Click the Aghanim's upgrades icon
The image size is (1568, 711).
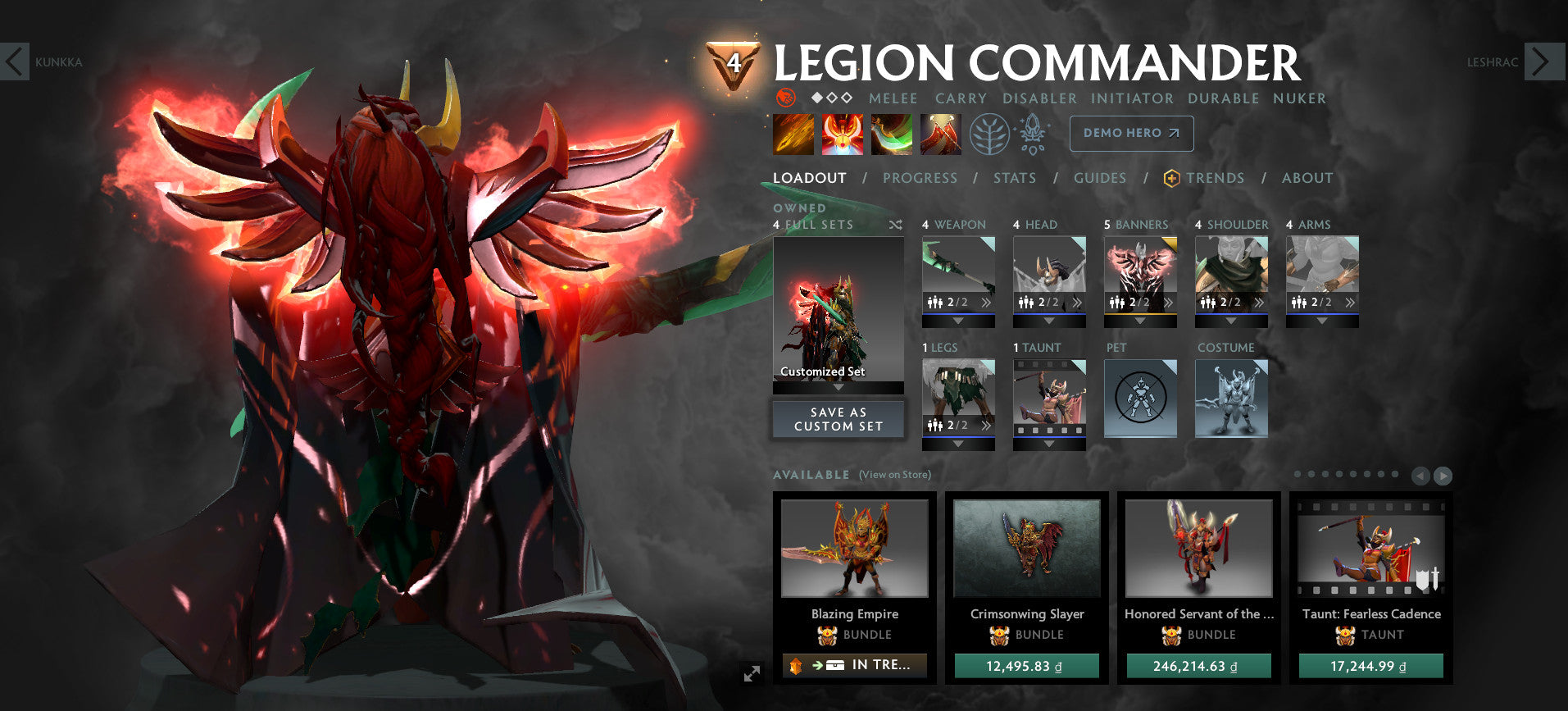(1033, 134)
